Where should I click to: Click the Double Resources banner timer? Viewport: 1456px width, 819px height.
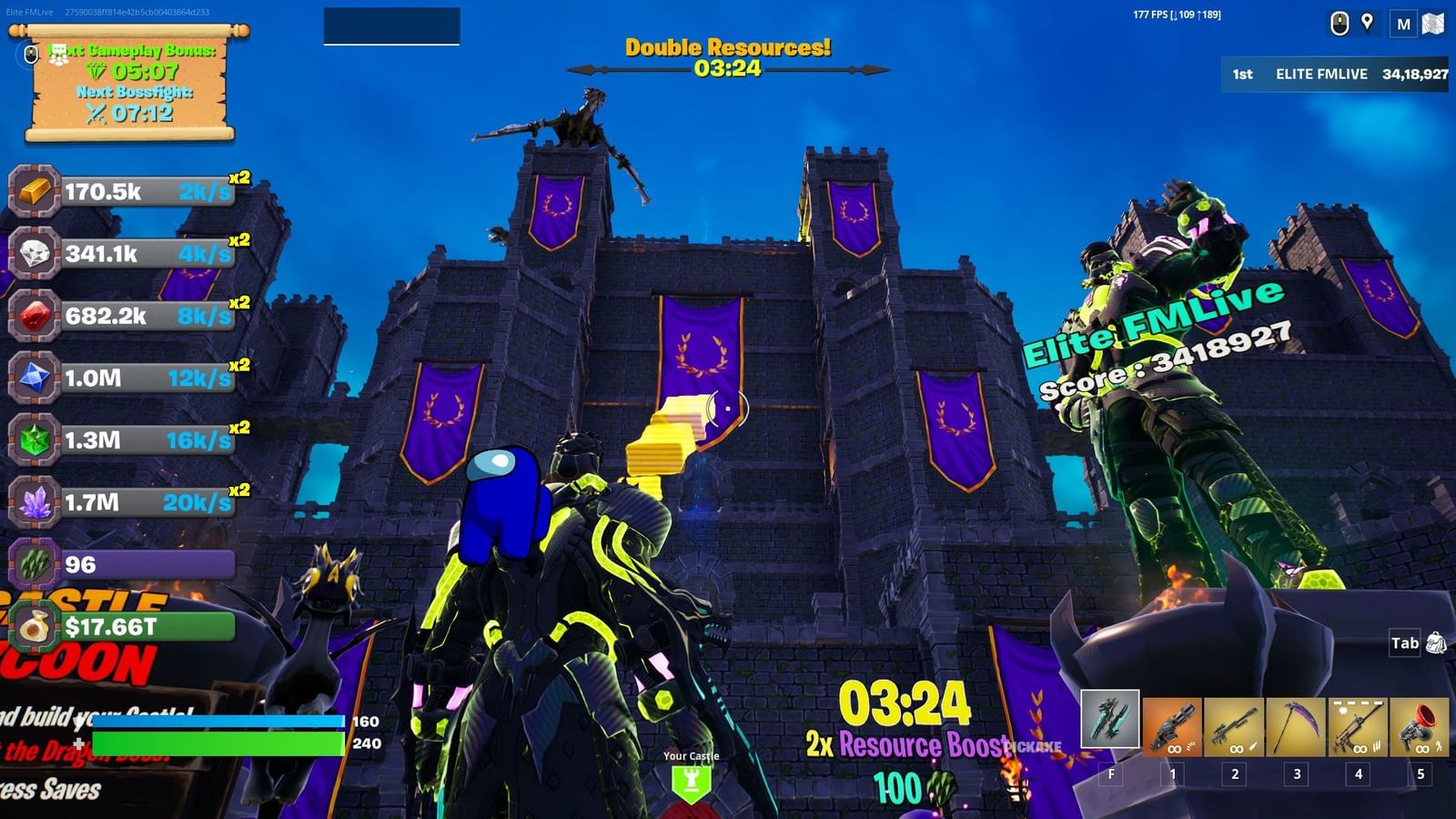[x=726, y=57]
